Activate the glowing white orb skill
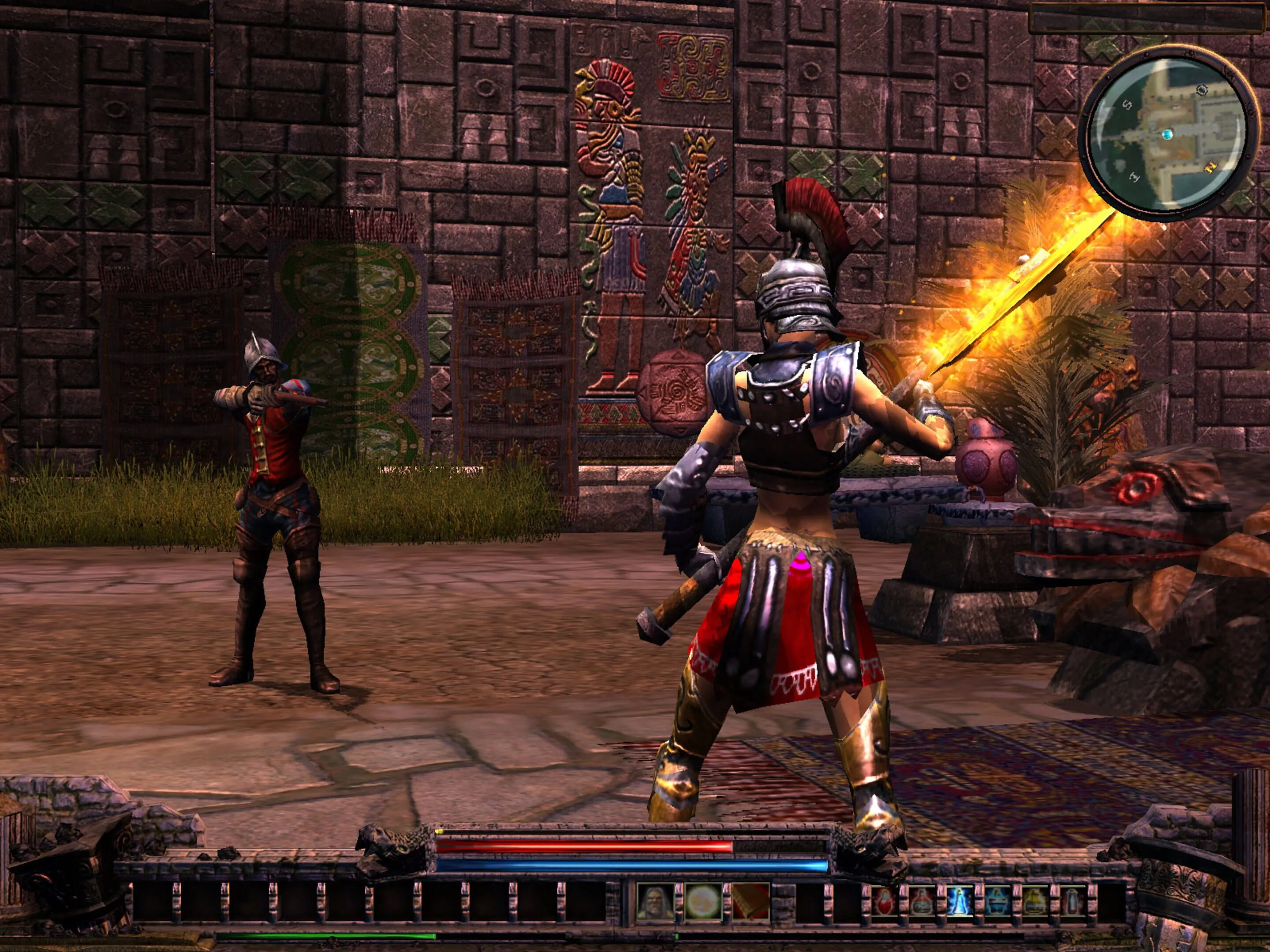 (x=703, y=903)
